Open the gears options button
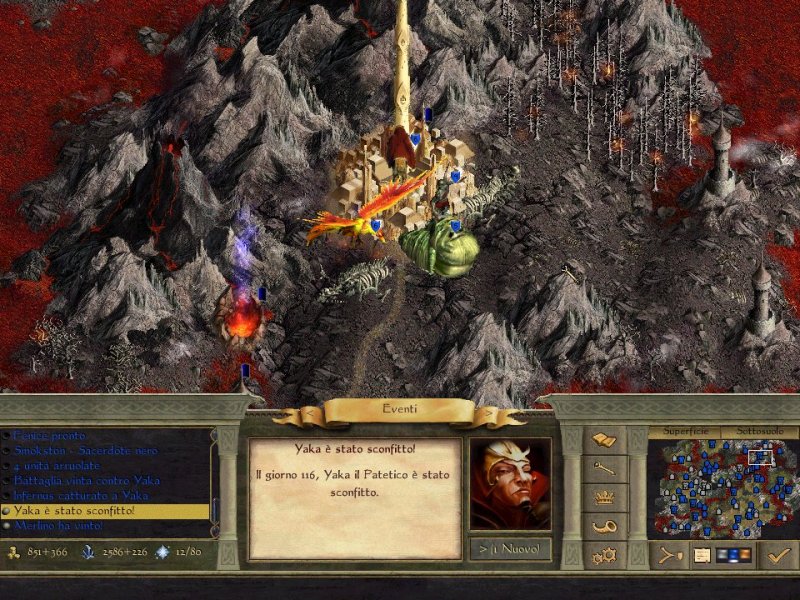 [604, 554]
